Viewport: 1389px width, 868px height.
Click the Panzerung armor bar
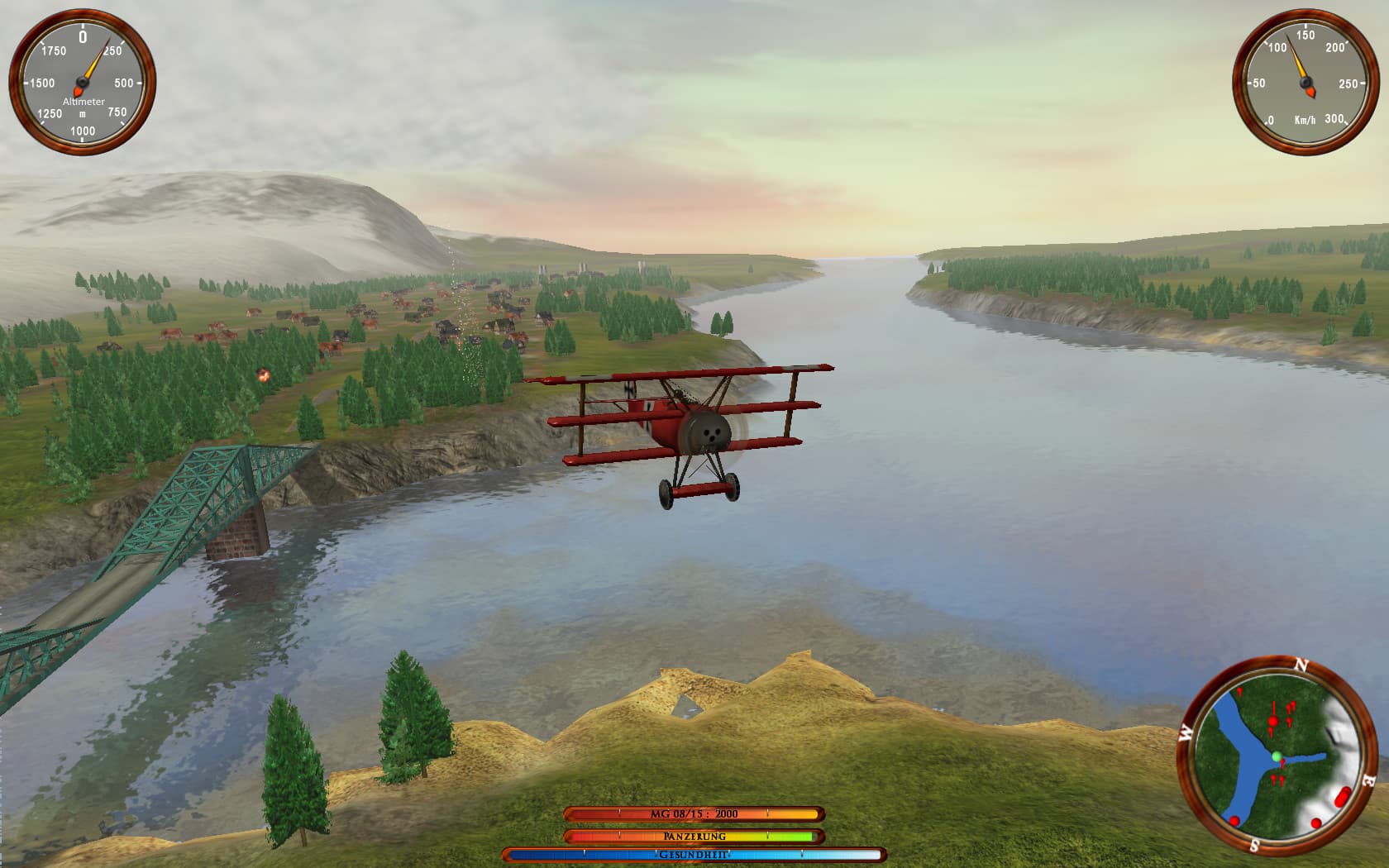pos(694,837)
